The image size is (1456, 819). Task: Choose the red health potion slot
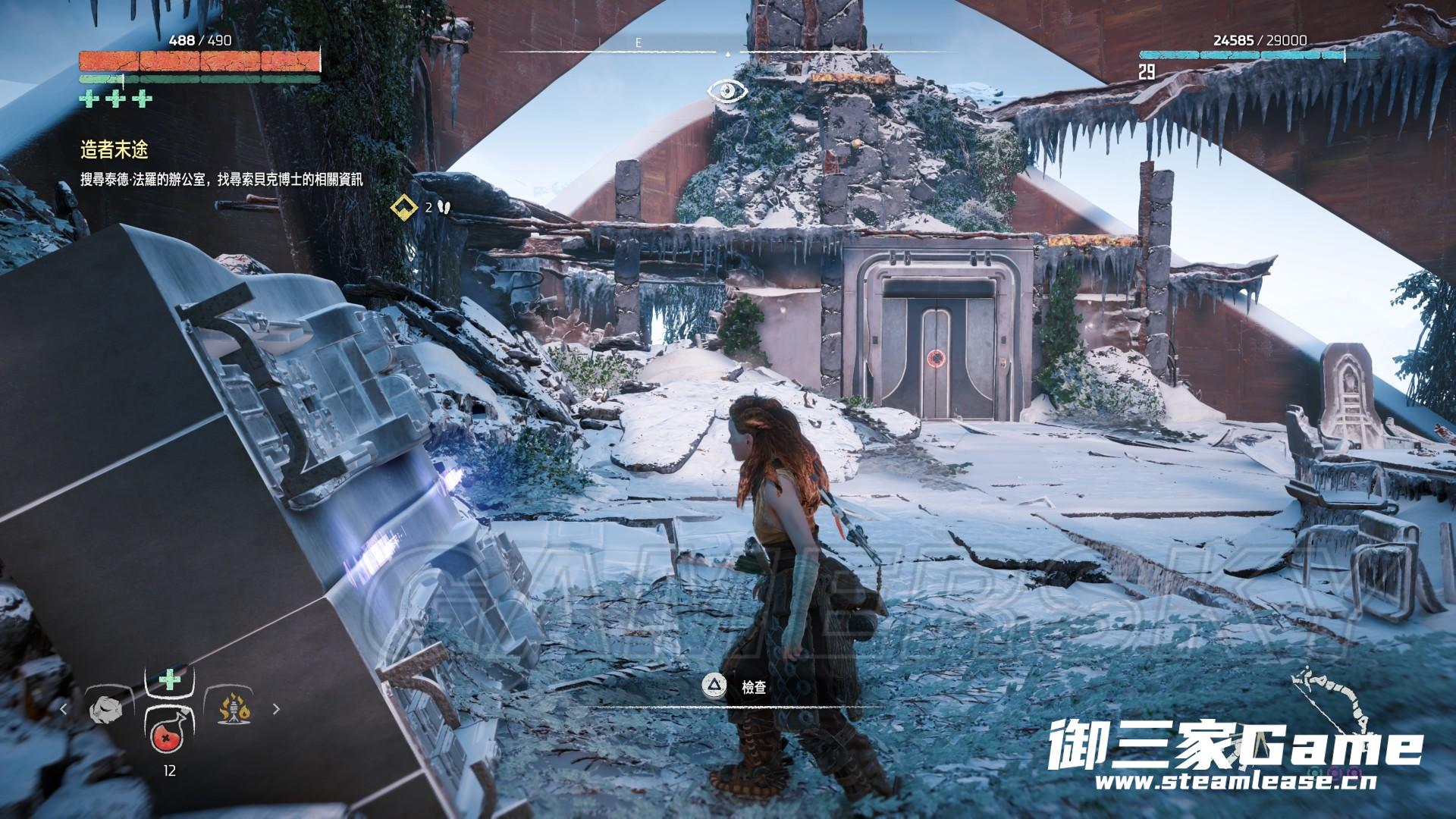(170, 733)
